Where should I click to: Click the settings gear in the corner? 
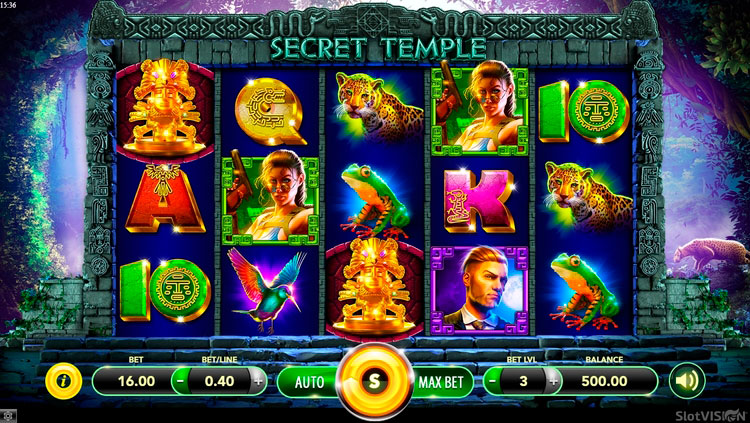8,415
